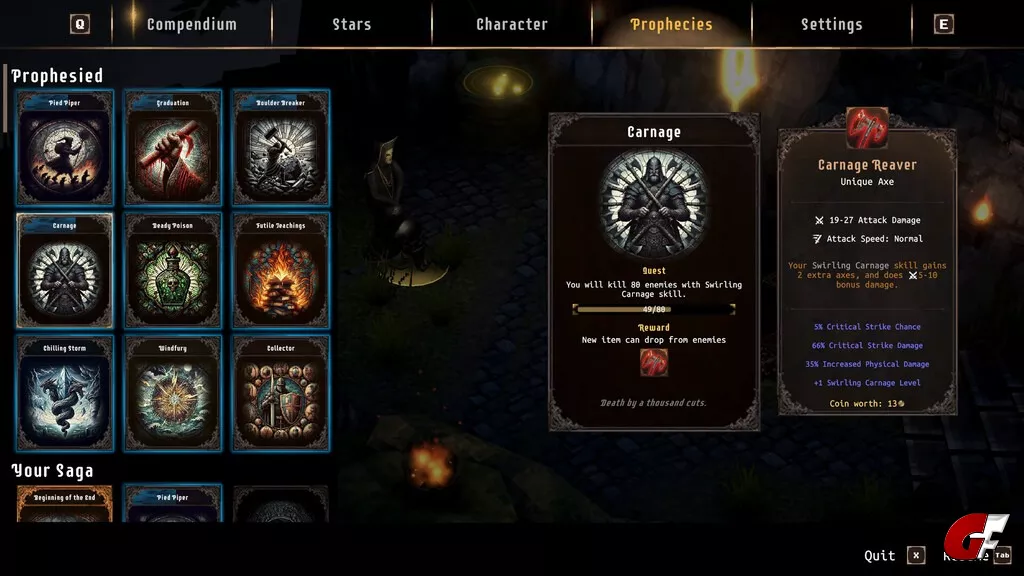1024x576 pixels.
Task: Choose the Graduation prophecy card
Action: tap(173, 148)
